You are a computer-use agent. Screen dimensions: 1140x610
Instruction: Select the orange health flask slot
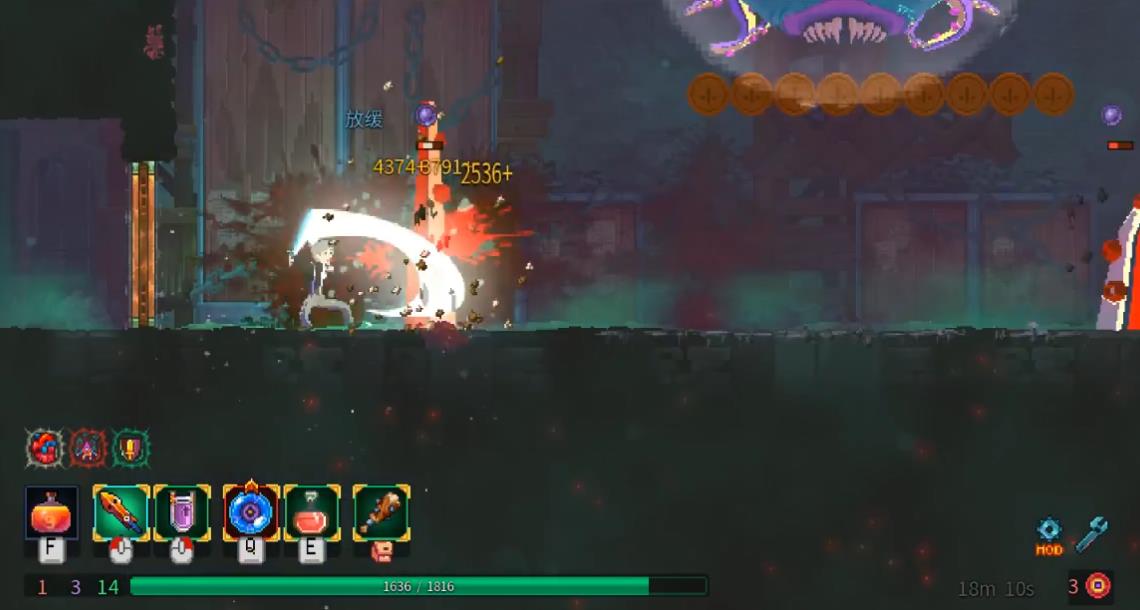[52, 512]
